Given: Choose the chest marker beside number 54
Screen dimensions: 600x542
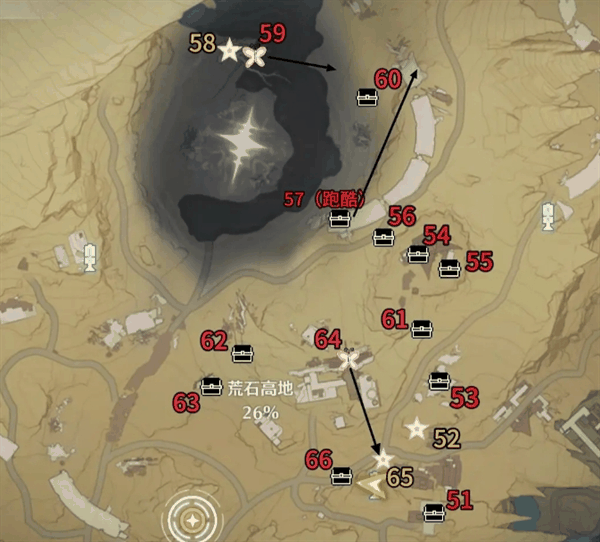Looking at the screenshot, I should point(419,255).
